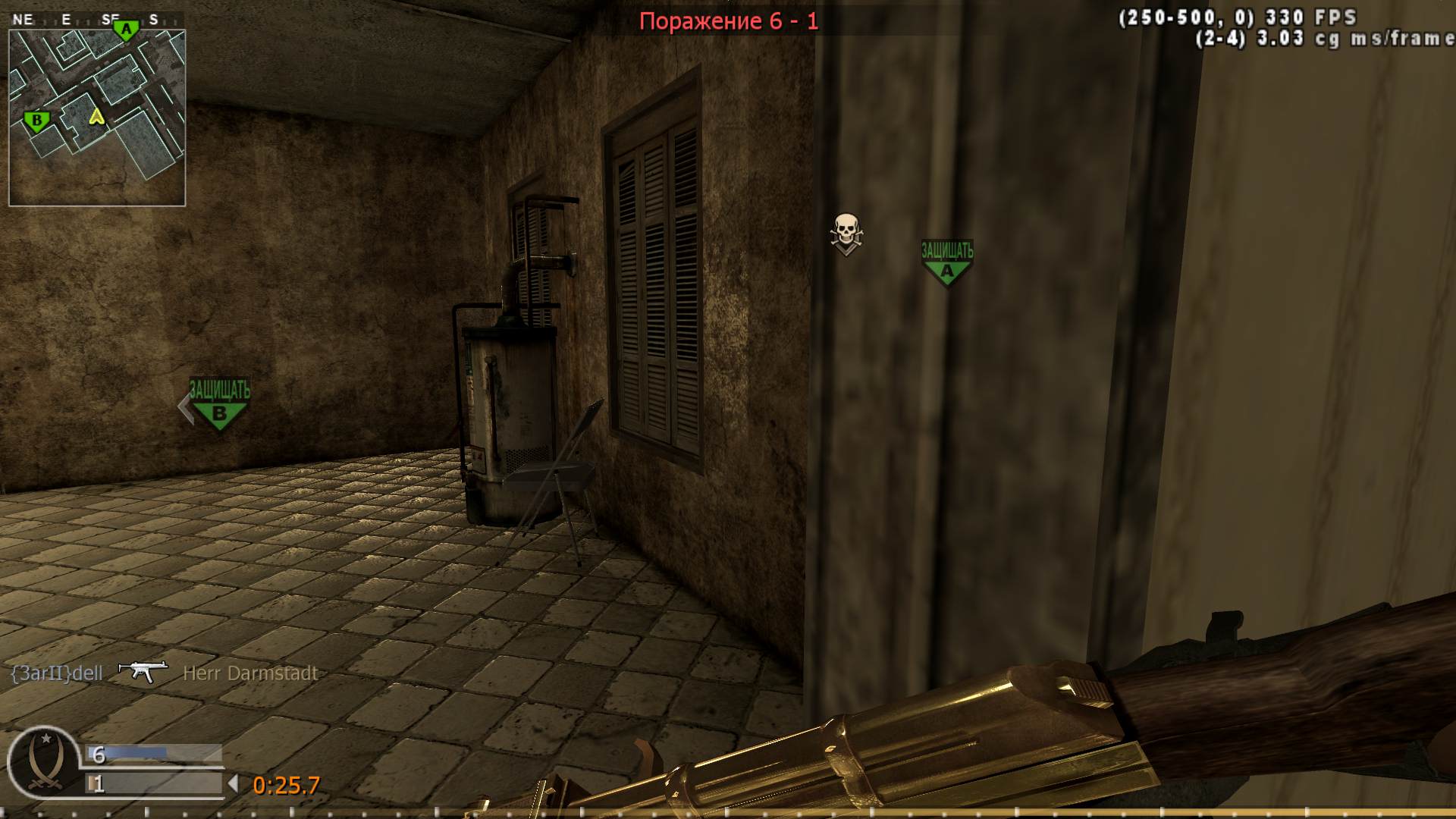Click the objective A marker on the minimap
Viewport: 1456px width, 819px height.
tap(125, 29)
